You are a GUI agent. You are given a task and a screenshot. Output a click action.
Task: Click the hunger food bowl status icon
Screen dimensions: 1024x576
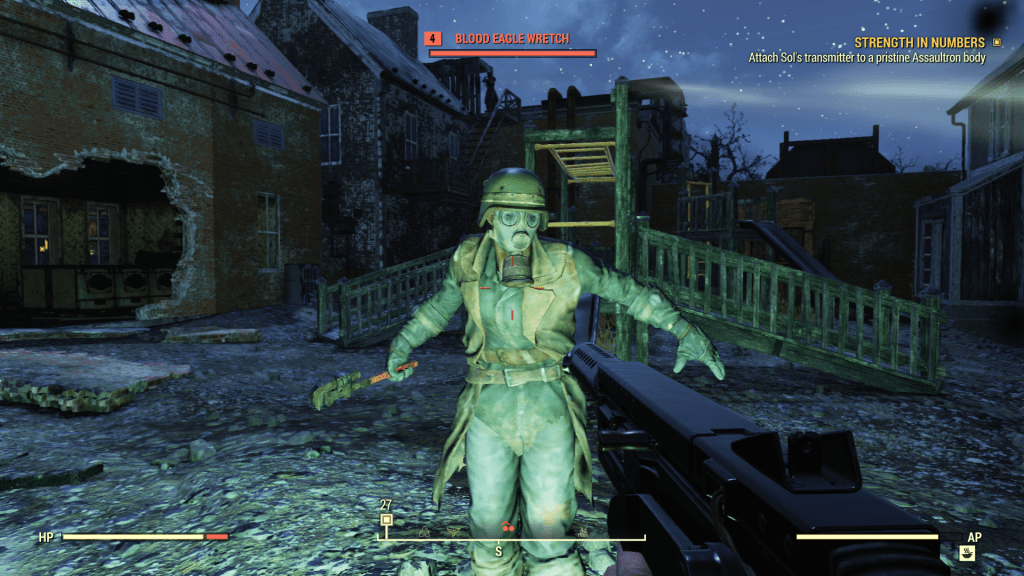[x=967, y=551]
